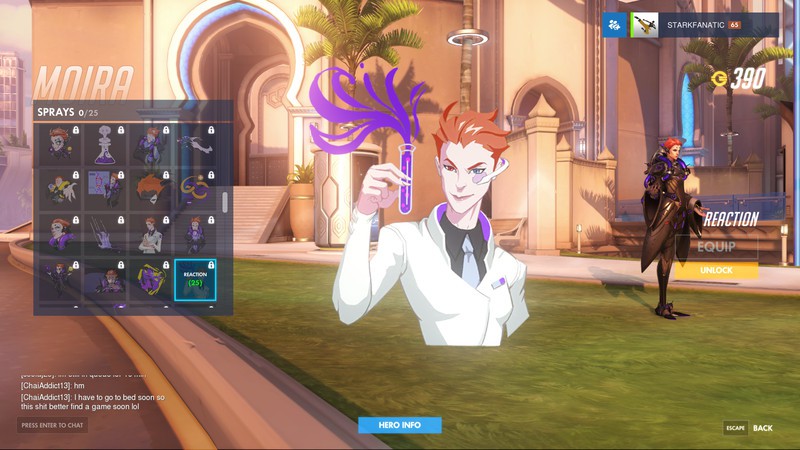Choose the white lab coat arms-crossed spray

(x=150, y=235)
